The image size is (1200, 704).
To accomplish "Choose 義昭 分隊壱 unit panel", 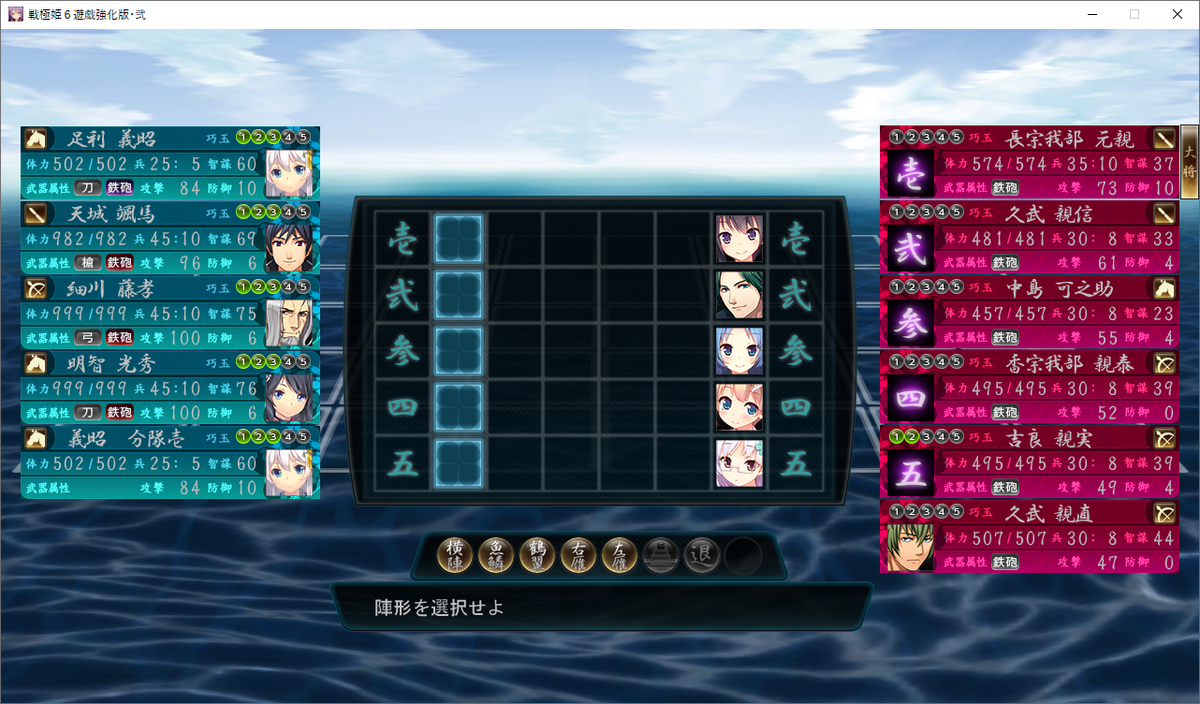I will 170,462.
